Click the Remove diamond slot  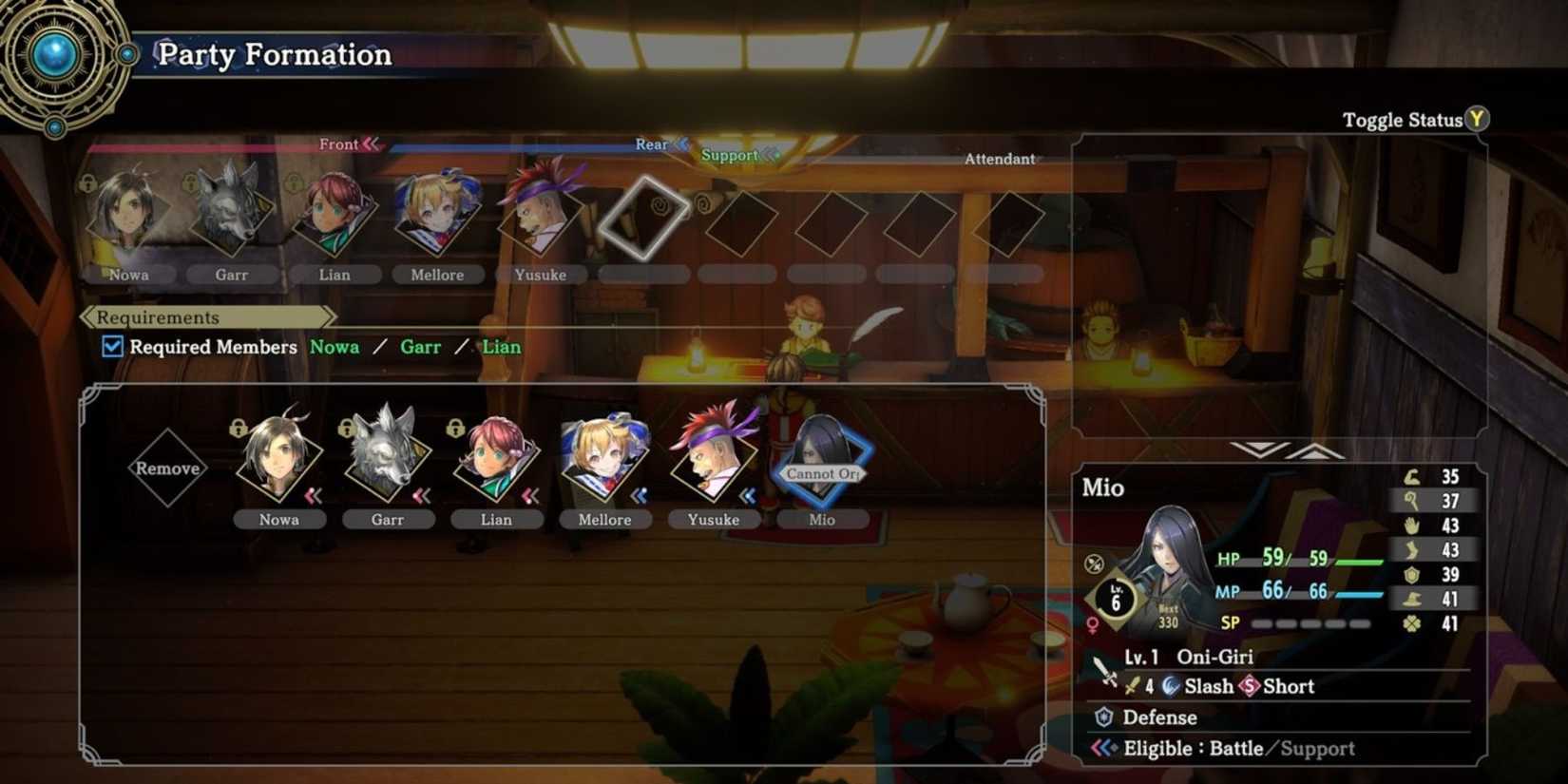coord(169,468)
